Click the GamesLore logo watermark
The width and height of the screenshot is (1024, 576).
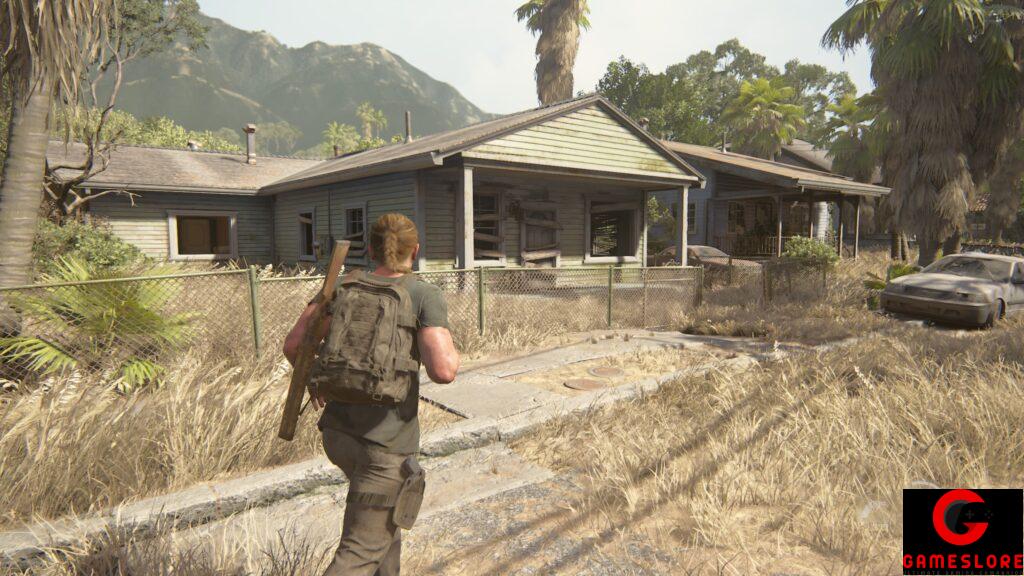tap(962, 531)
